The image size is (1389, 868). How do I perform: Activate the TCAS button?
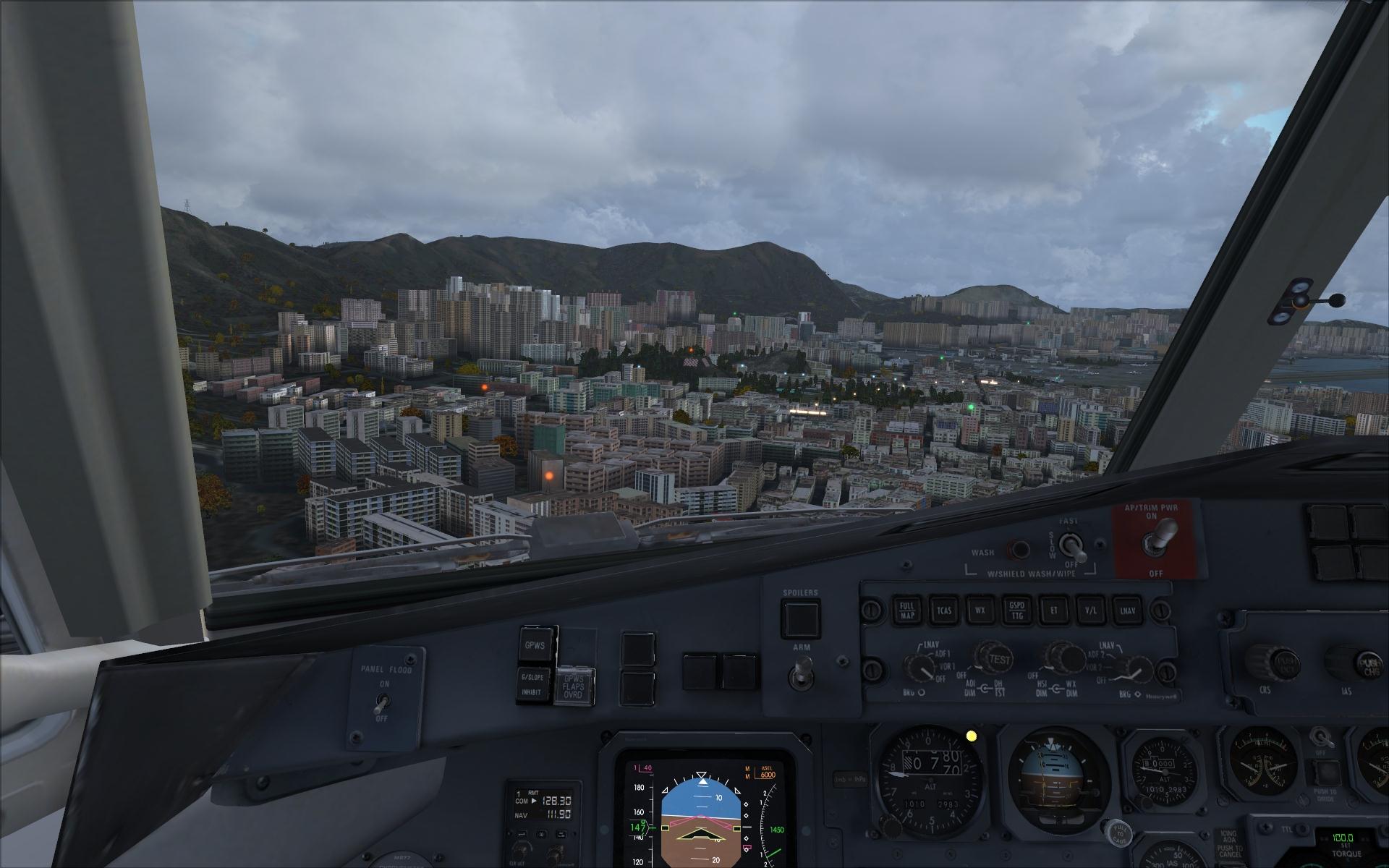943,611
